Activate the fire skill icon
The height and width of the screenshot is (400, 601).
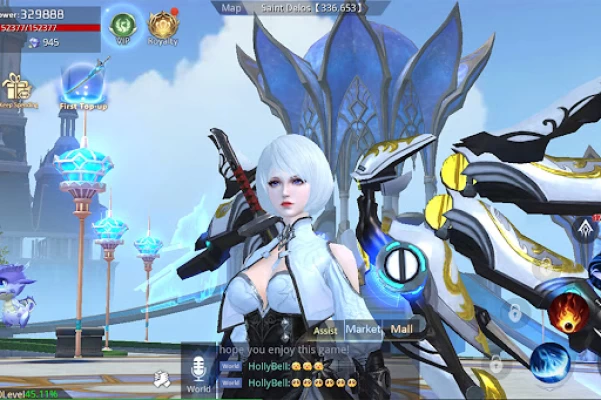(568, 312)
